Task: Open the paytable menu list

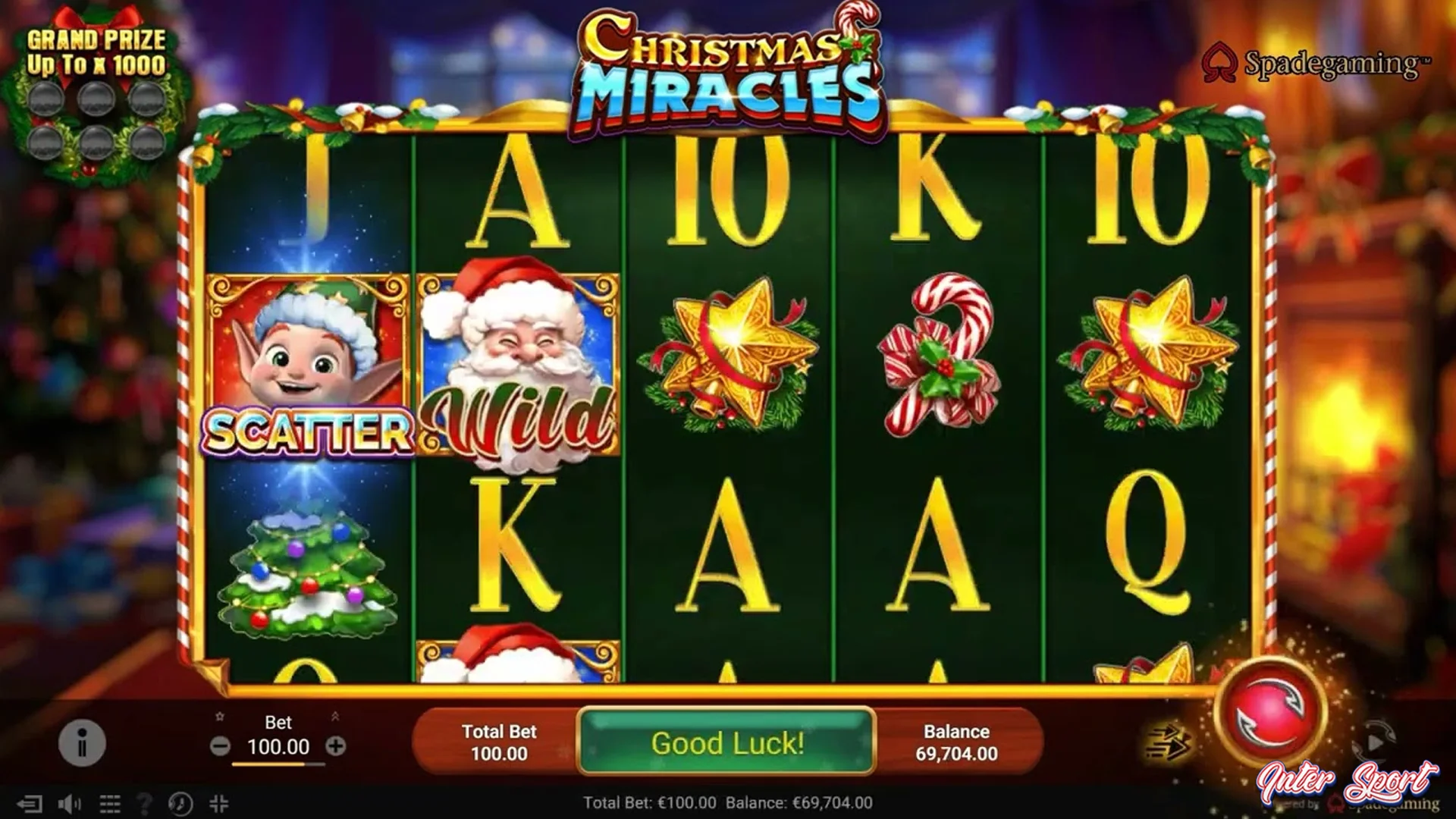Action: tap(110, 802)
